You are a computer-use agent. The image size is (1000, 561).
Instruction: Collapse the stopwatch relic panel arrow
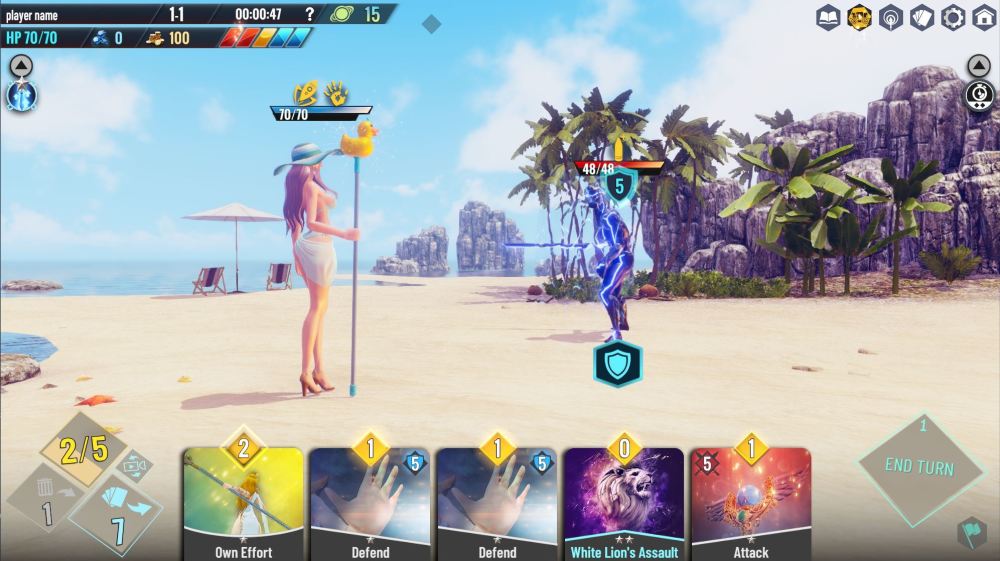[979, 66]
